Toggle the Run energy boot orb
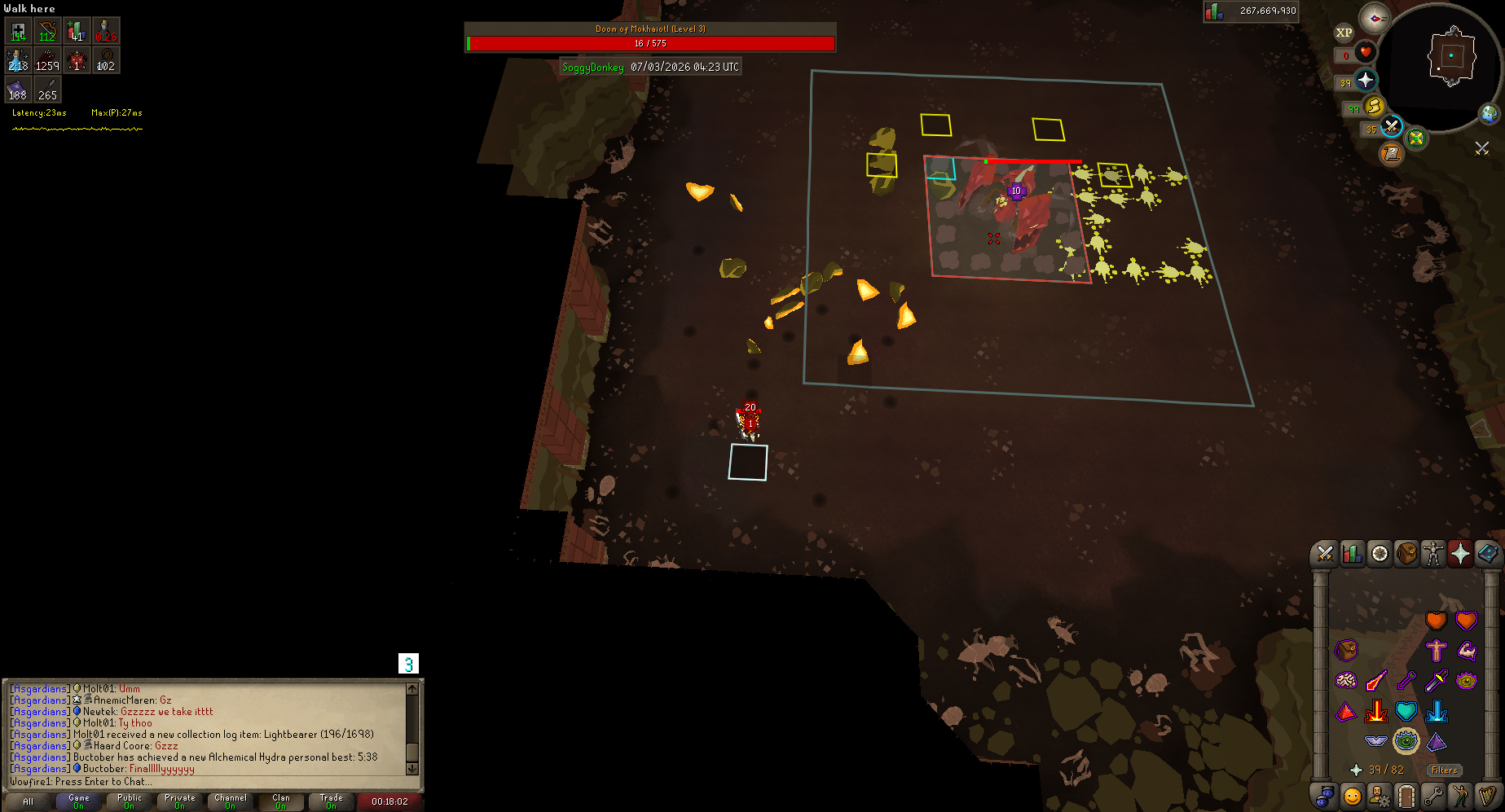1505x812 pixels. [1375, 107]
